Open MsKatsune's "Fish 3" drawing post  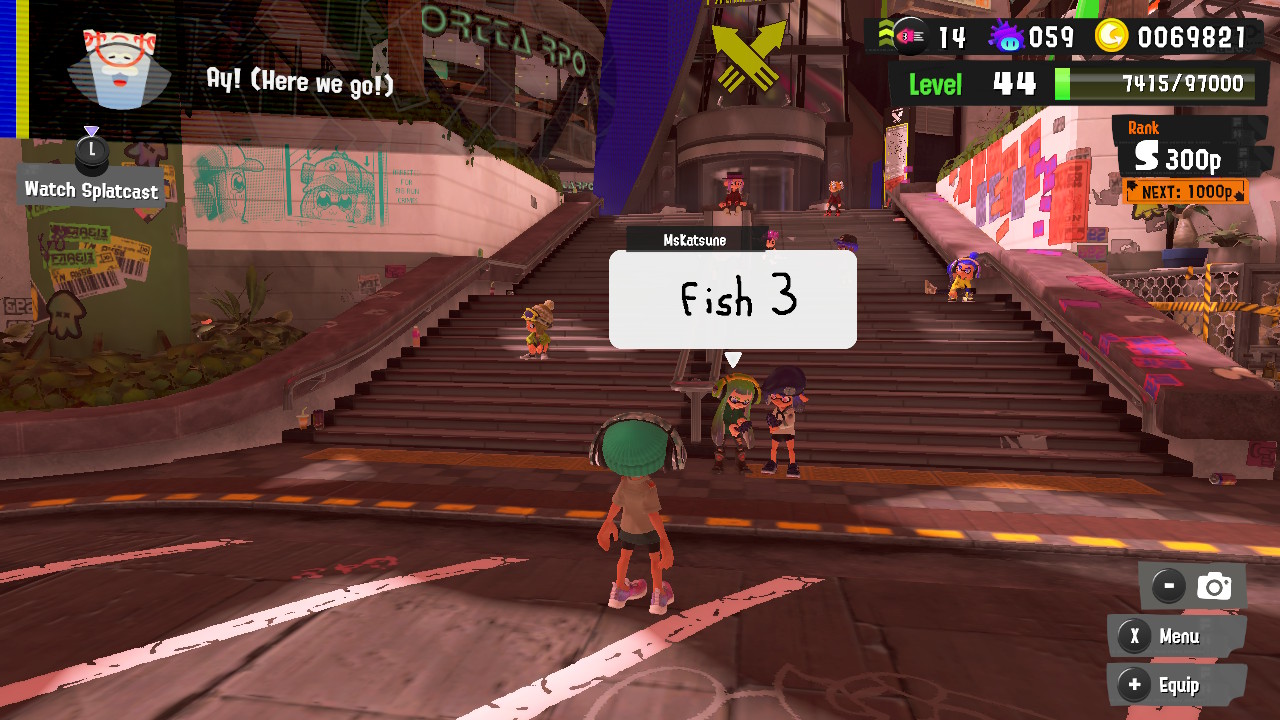pos(732,299)
